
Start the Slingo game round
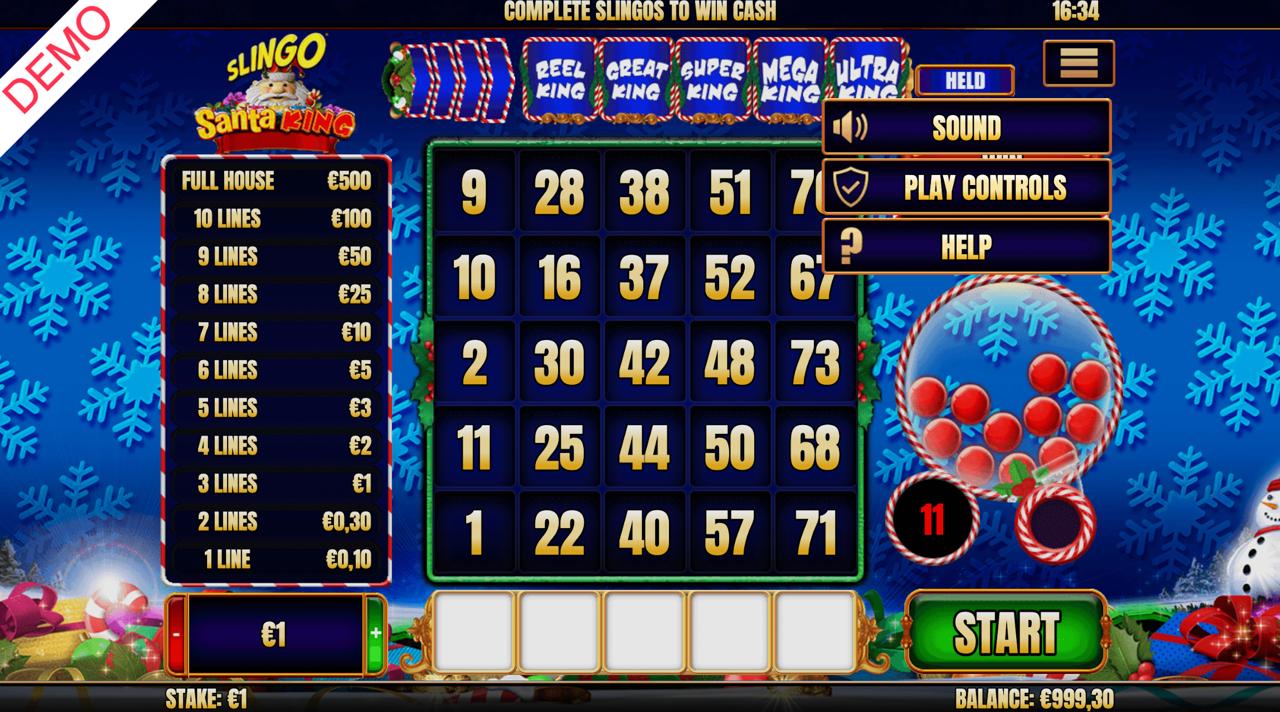(x=1006, y=632)
